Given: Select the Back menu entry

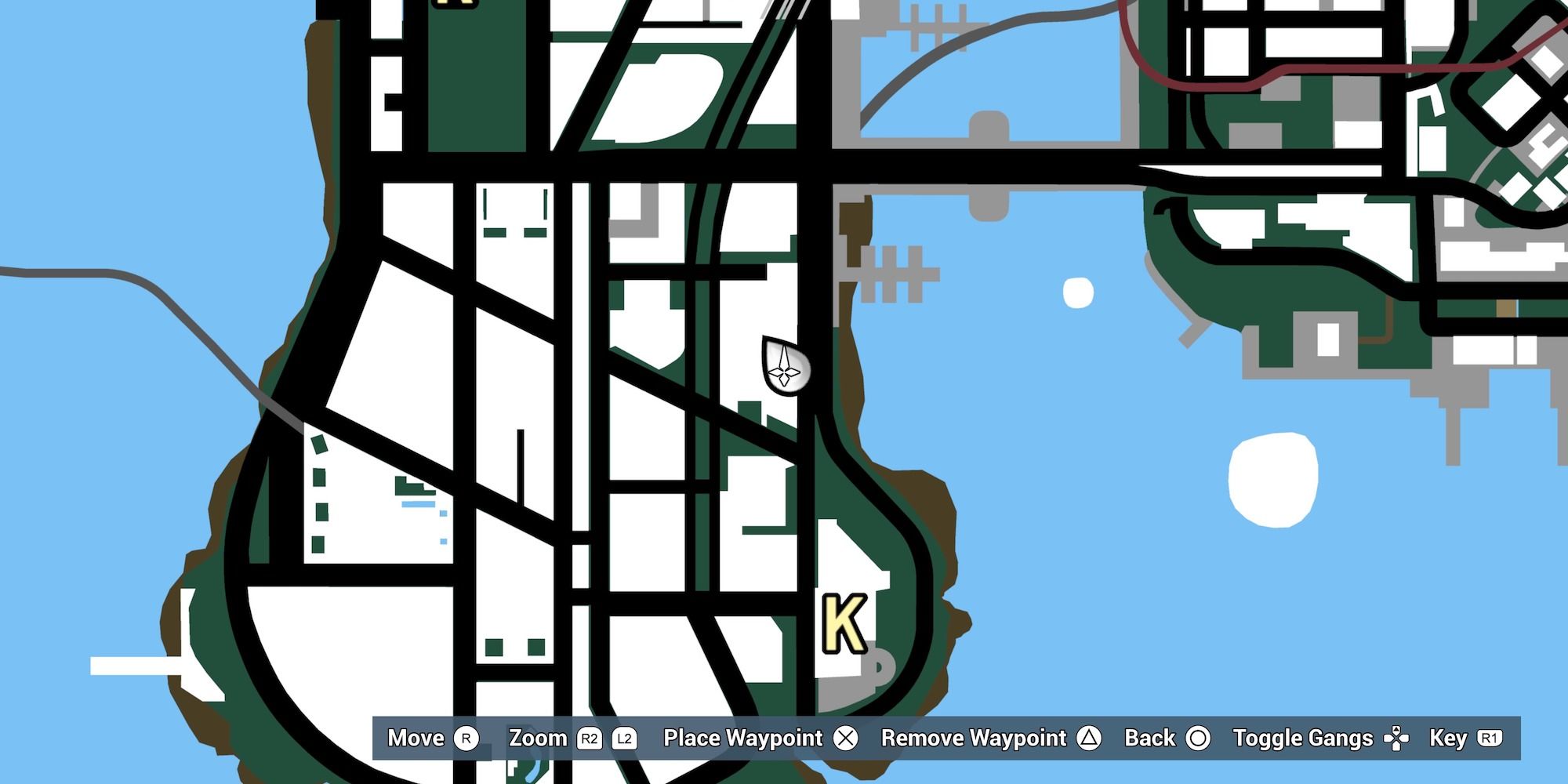Looking at the screenshot, I should 1150,738.
